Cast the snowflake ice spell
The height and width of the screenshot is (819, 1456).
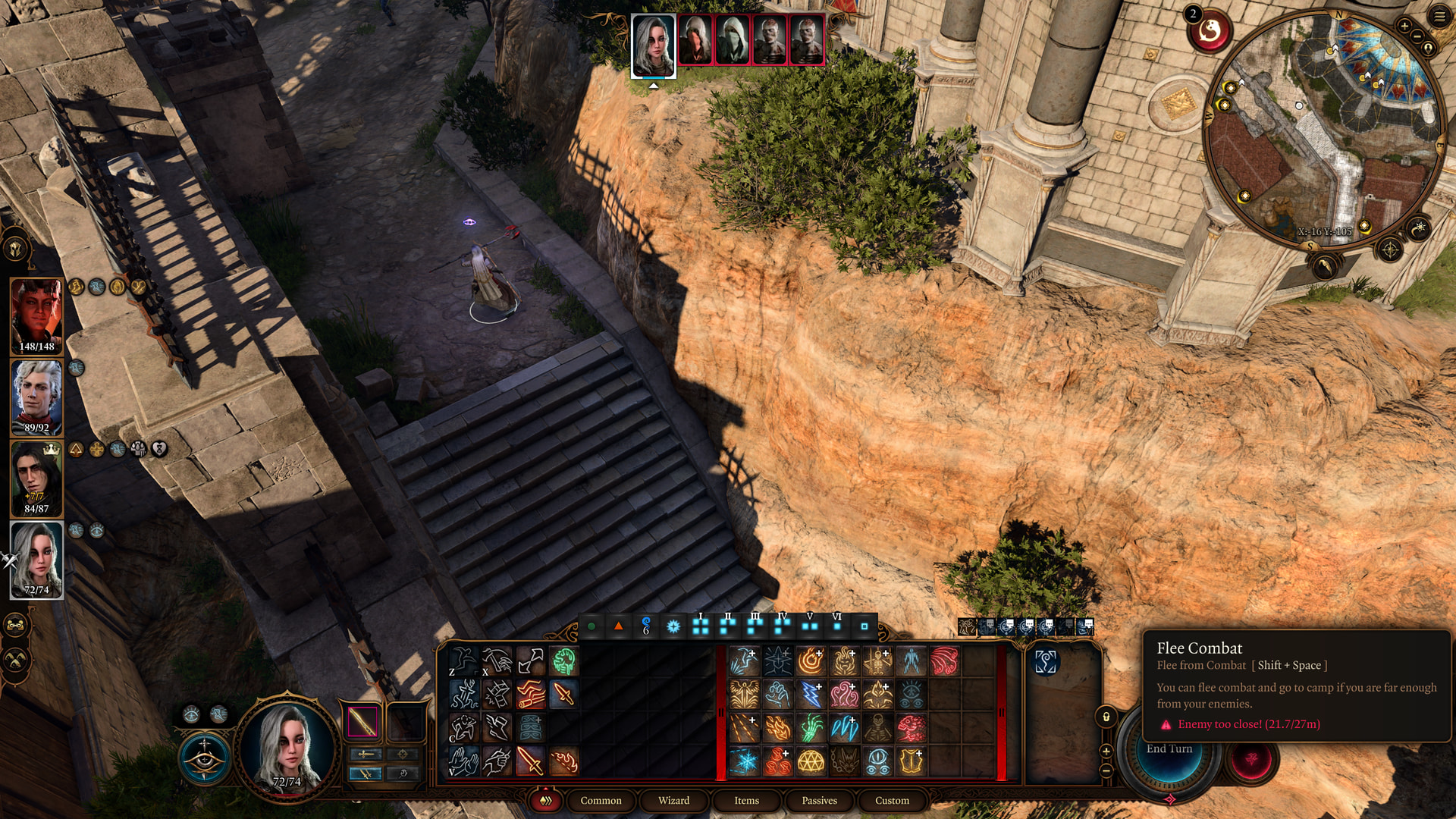click(x=744, y=761)
